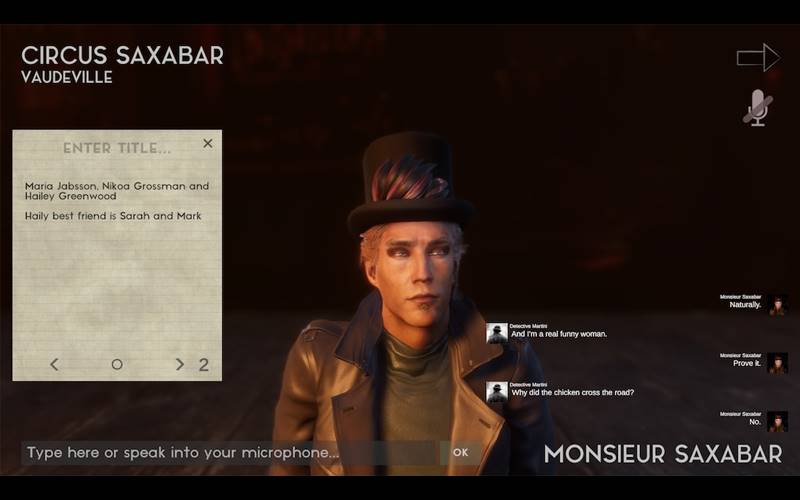Focus the chat text input box

[x=228, y=453]
